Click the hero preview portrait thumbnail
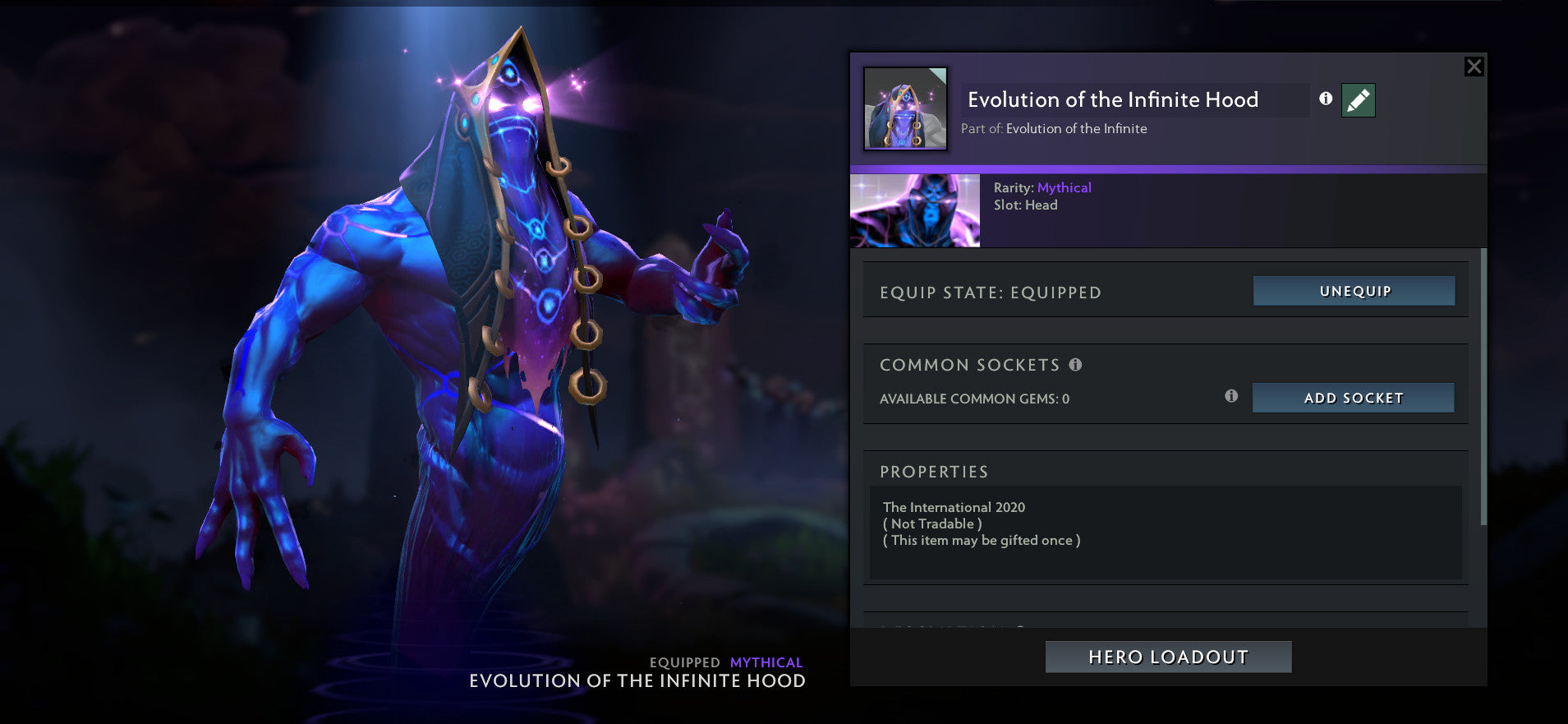This screenshot has height=724, width=1568. (x=914, y=210)
